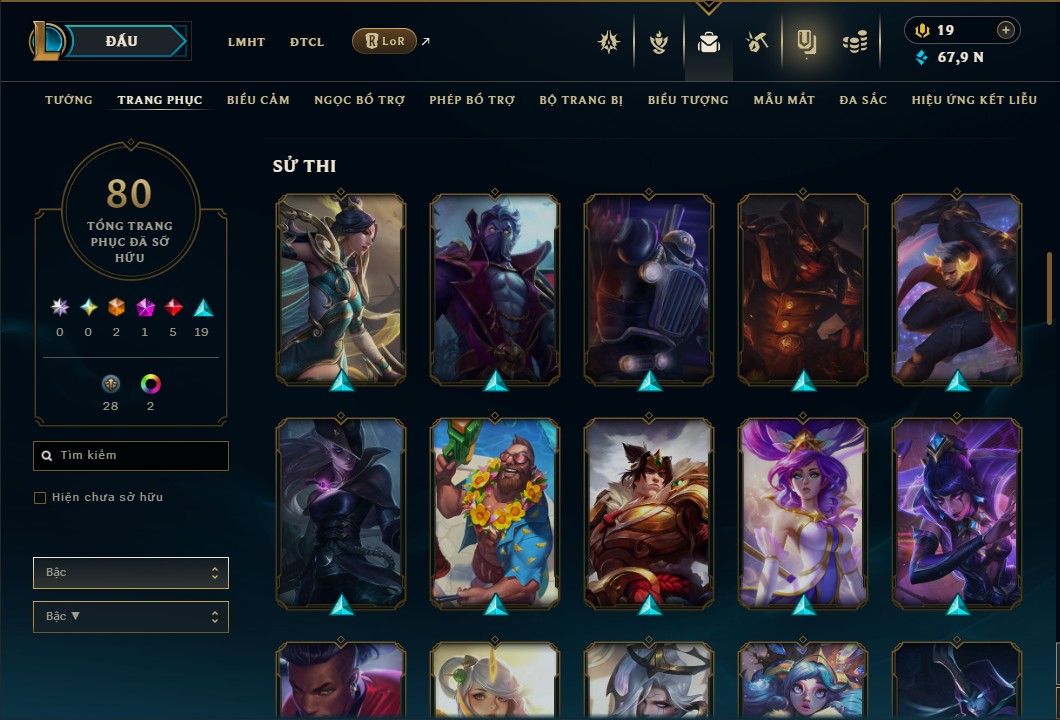Launch the LoR button
This screenshot has width=1060, height=720.
(384, 41)
